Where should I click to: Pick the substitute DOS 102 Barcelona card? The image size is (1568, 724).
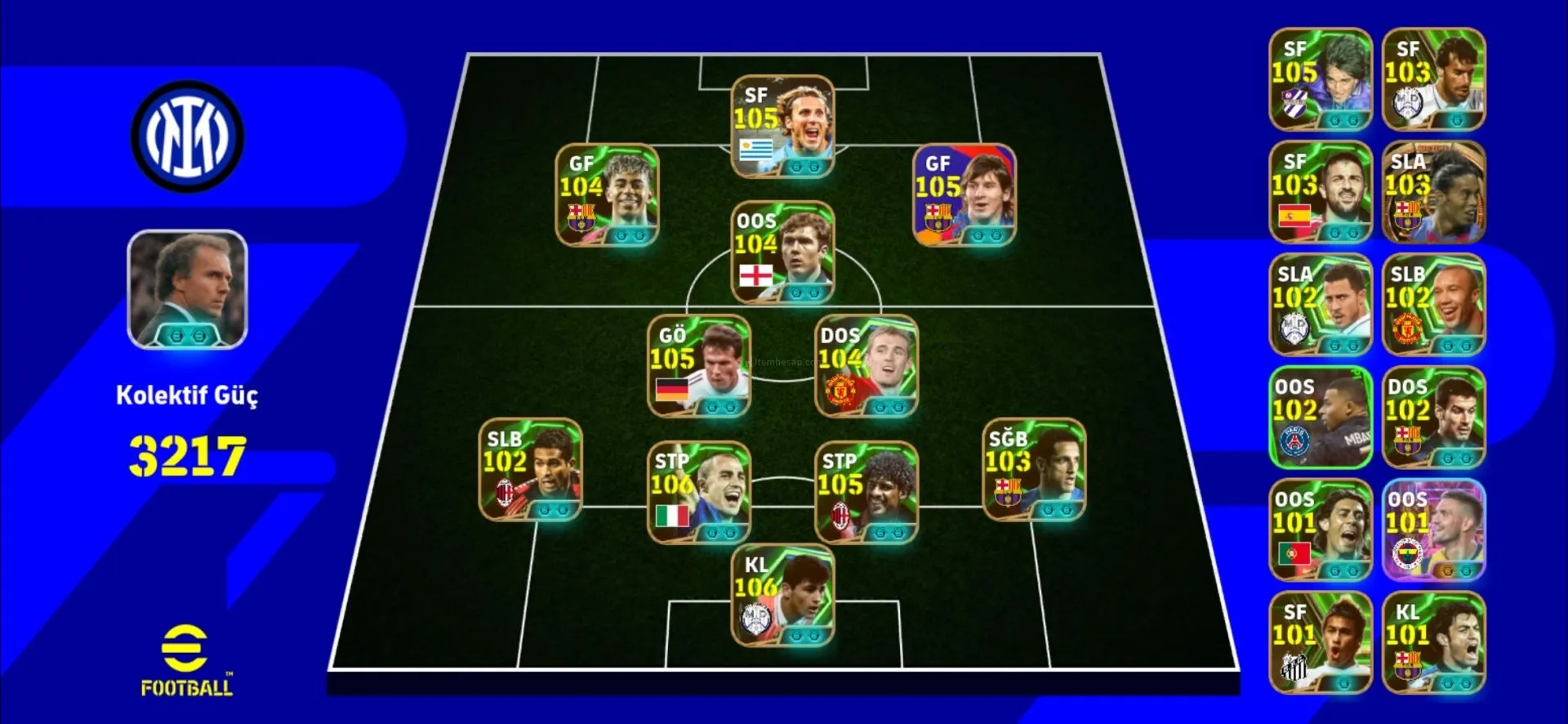point(1433,418)
